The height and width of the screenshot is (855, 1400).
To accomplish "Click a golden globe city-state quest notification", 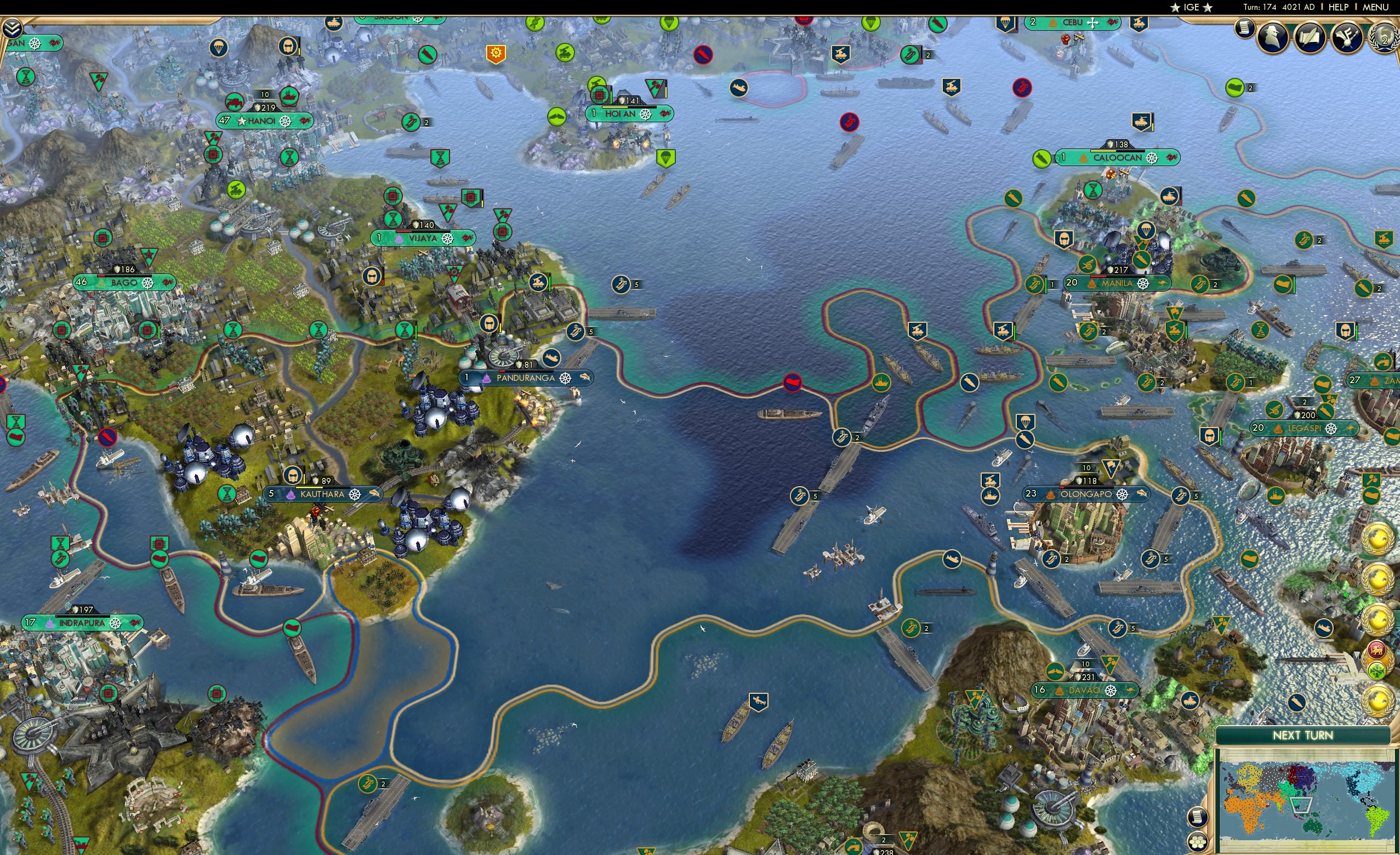I will pos(1379,538).
